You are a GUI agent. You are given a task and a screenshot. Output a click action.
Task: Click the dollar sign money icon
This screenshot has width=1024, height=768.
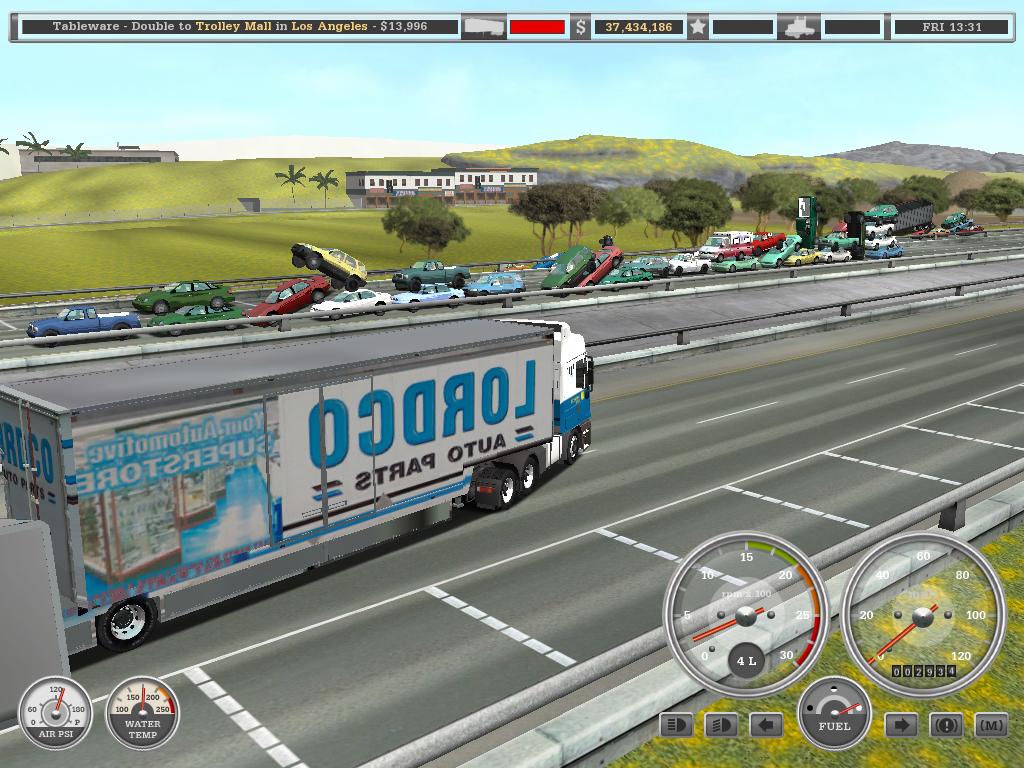(580, 27)
